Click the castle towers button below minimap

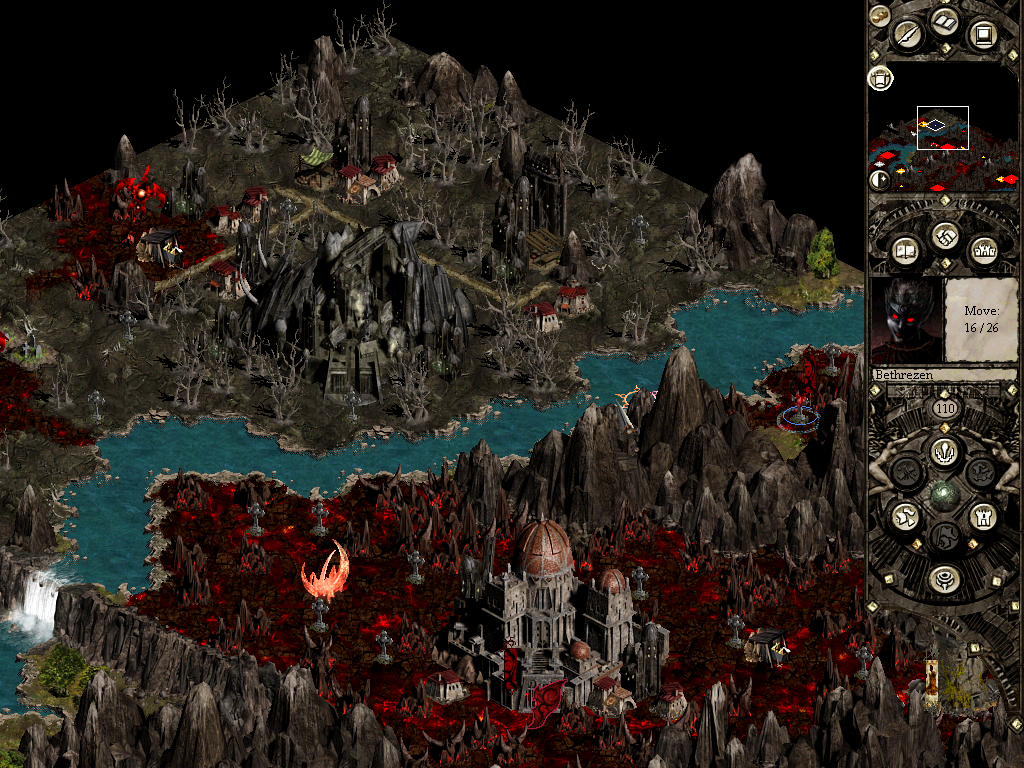(981, 250)
